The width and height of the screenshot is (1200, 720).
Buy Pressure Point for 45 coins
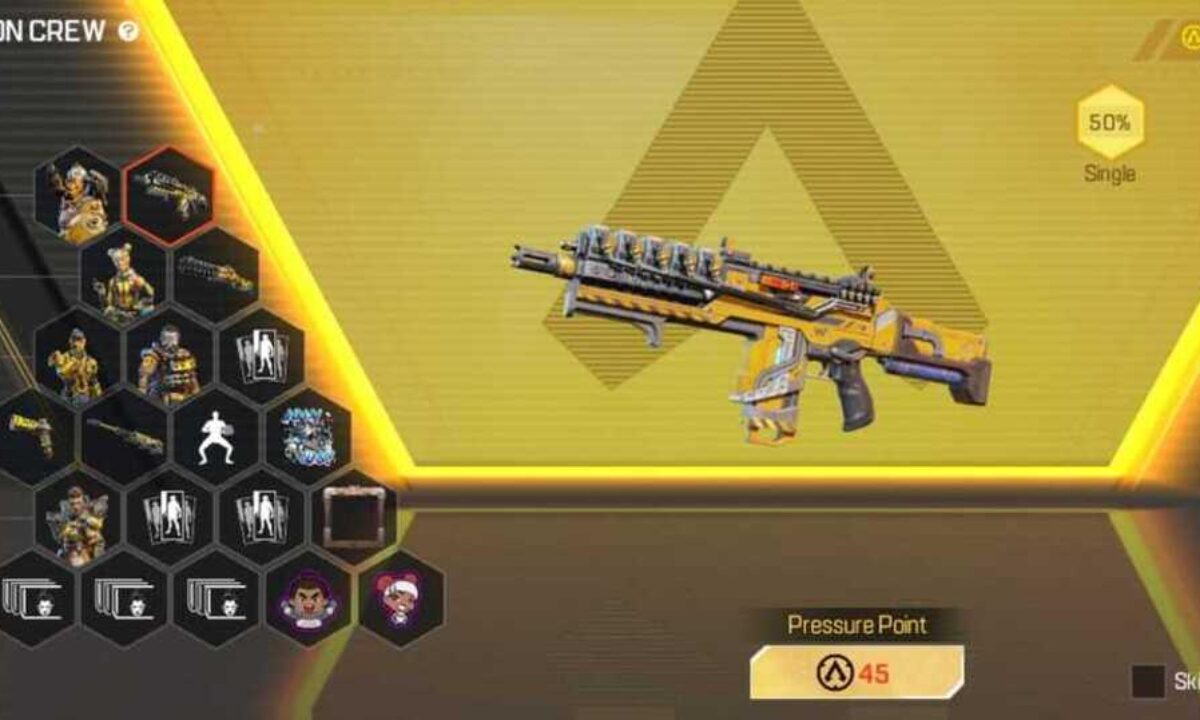click(x=857, y=672)
